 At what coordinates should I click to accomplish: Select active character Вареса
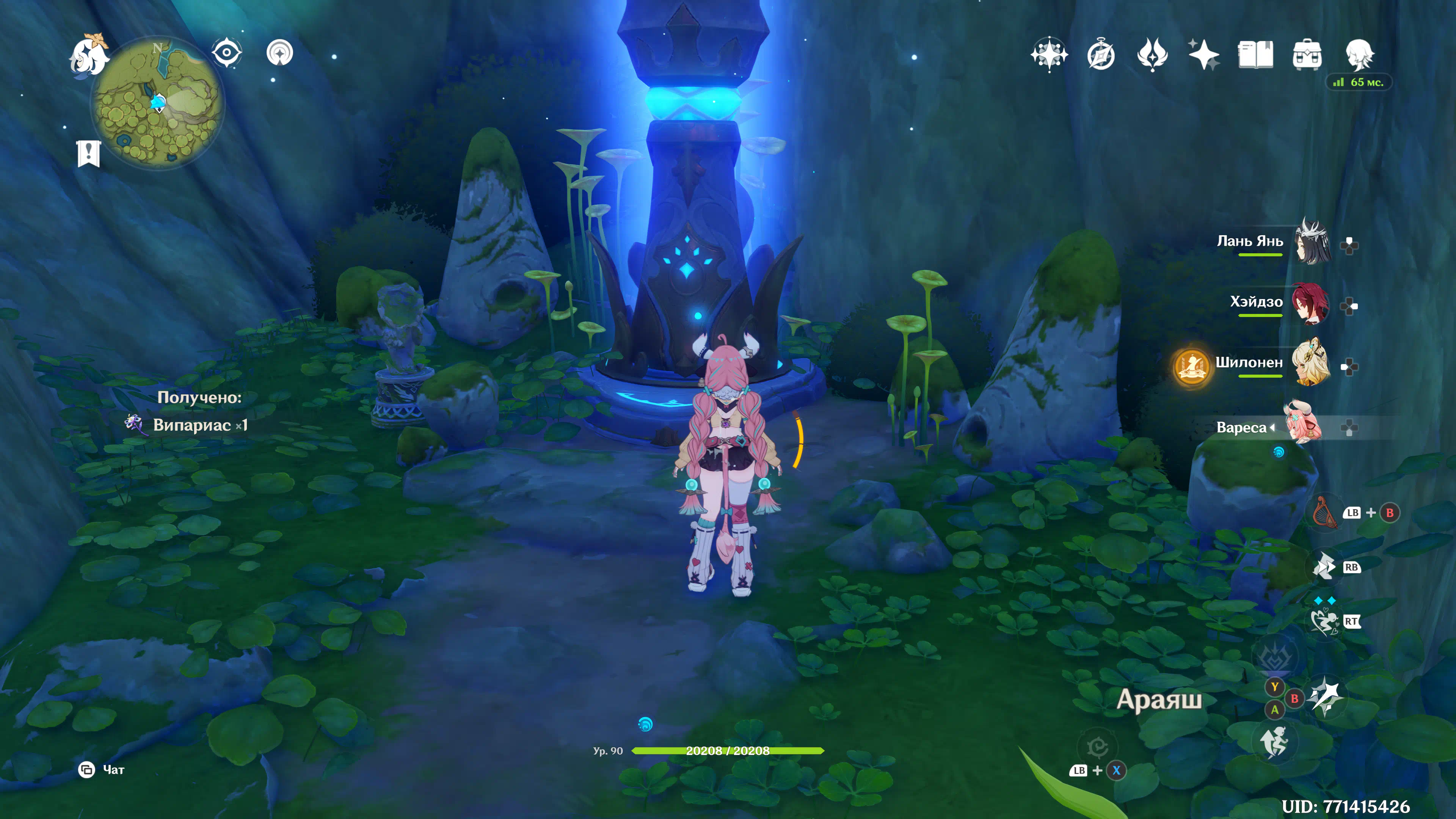pyautogui.click(x=1303, y=424)
